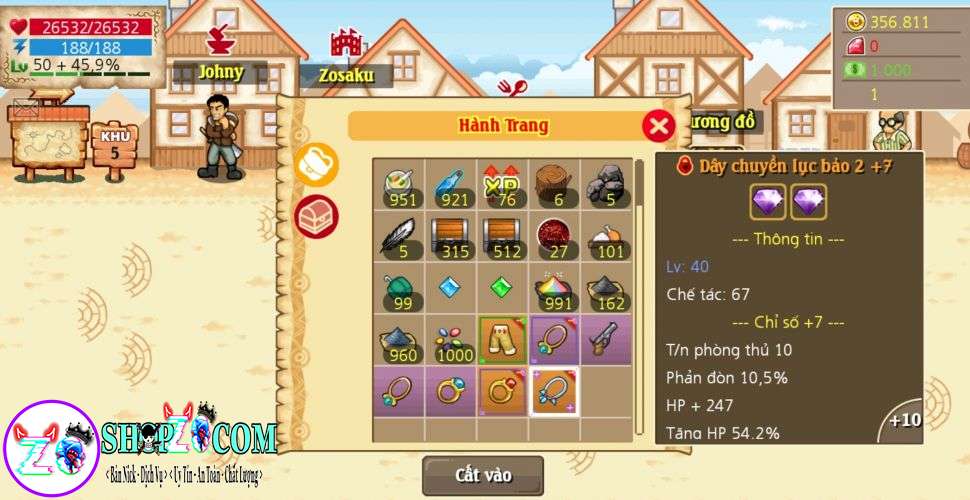970x500 pixels.
Task: Select the XP boost item slot
Action: pos(504,183)
